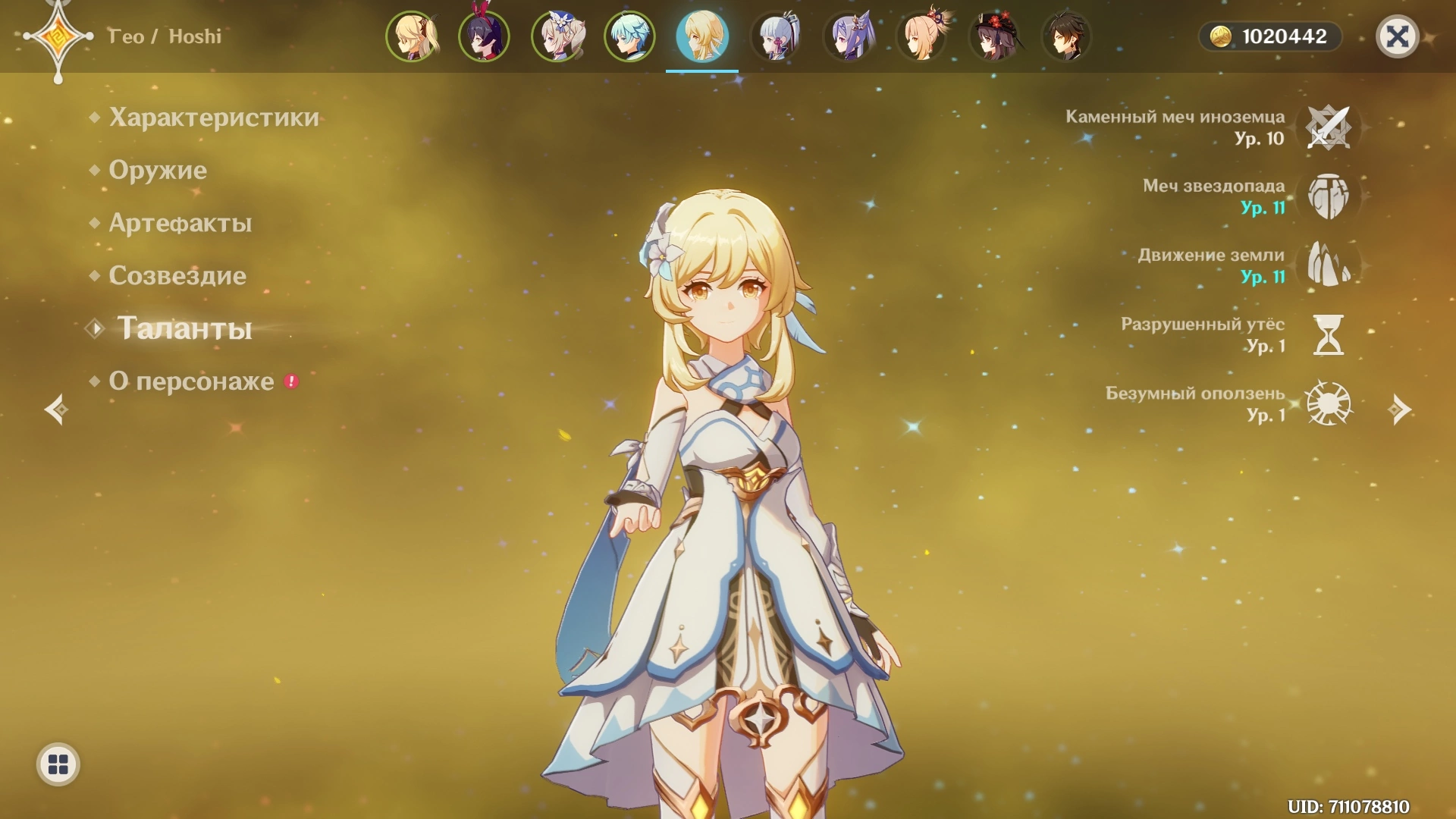Open the four-square grid button
The width and height of the screenshot is (1456, 819).
pyautogui.click(x=58, y=764)
